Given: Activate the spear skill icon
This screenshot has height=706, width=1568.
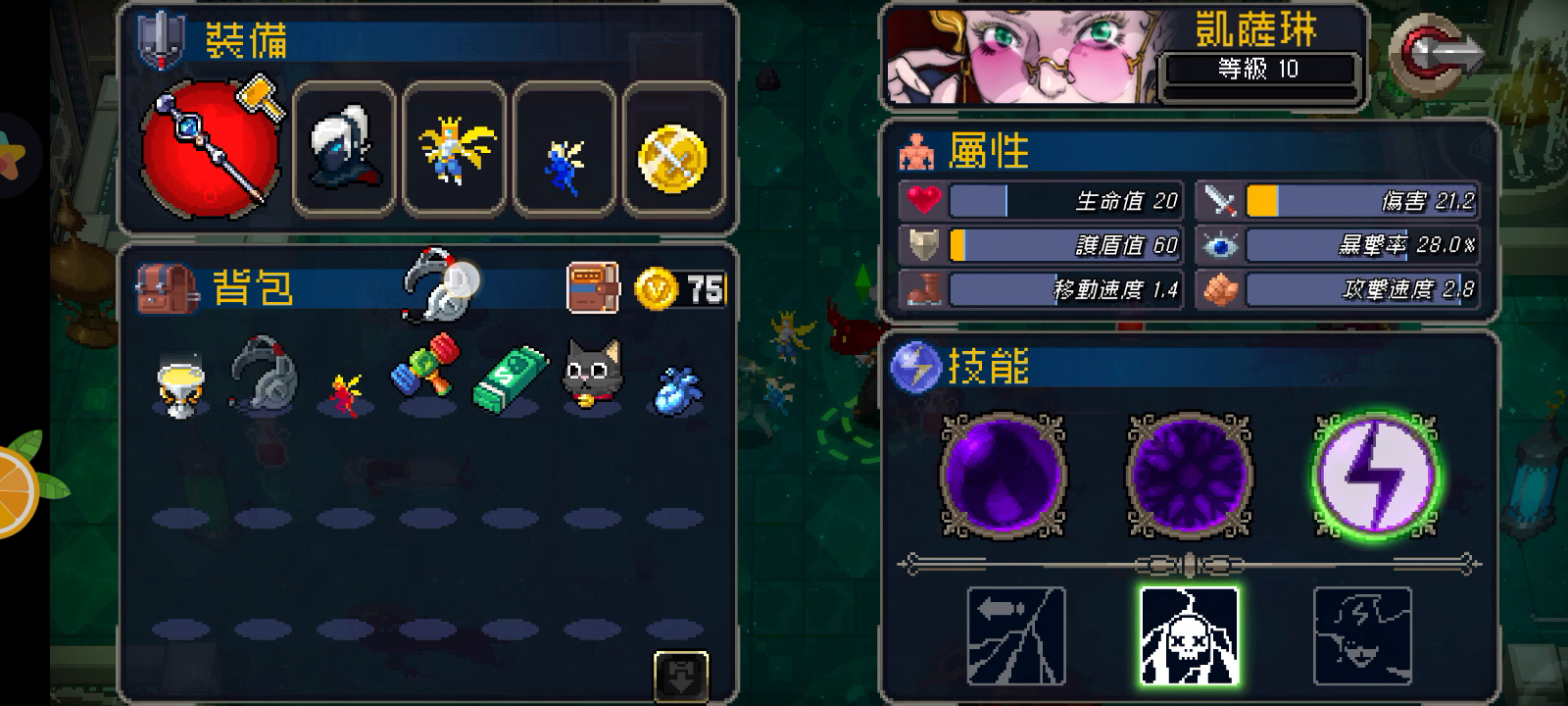Looking at the screenshot, I should (1016, 634).
